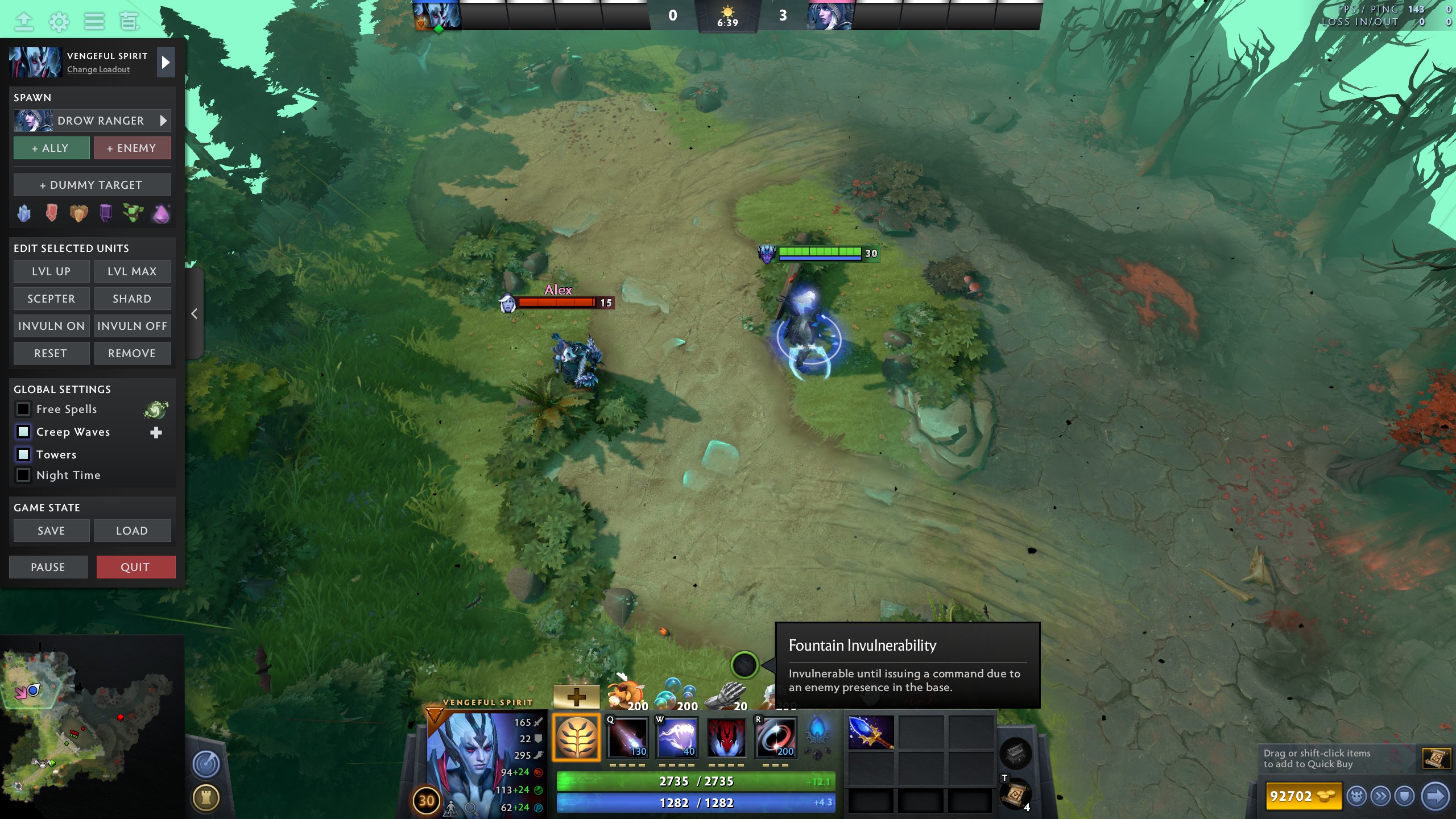
Task: Open Vengeful Spirit's talent tree icon
Action: pyautogui.click(x=576, y=737)
